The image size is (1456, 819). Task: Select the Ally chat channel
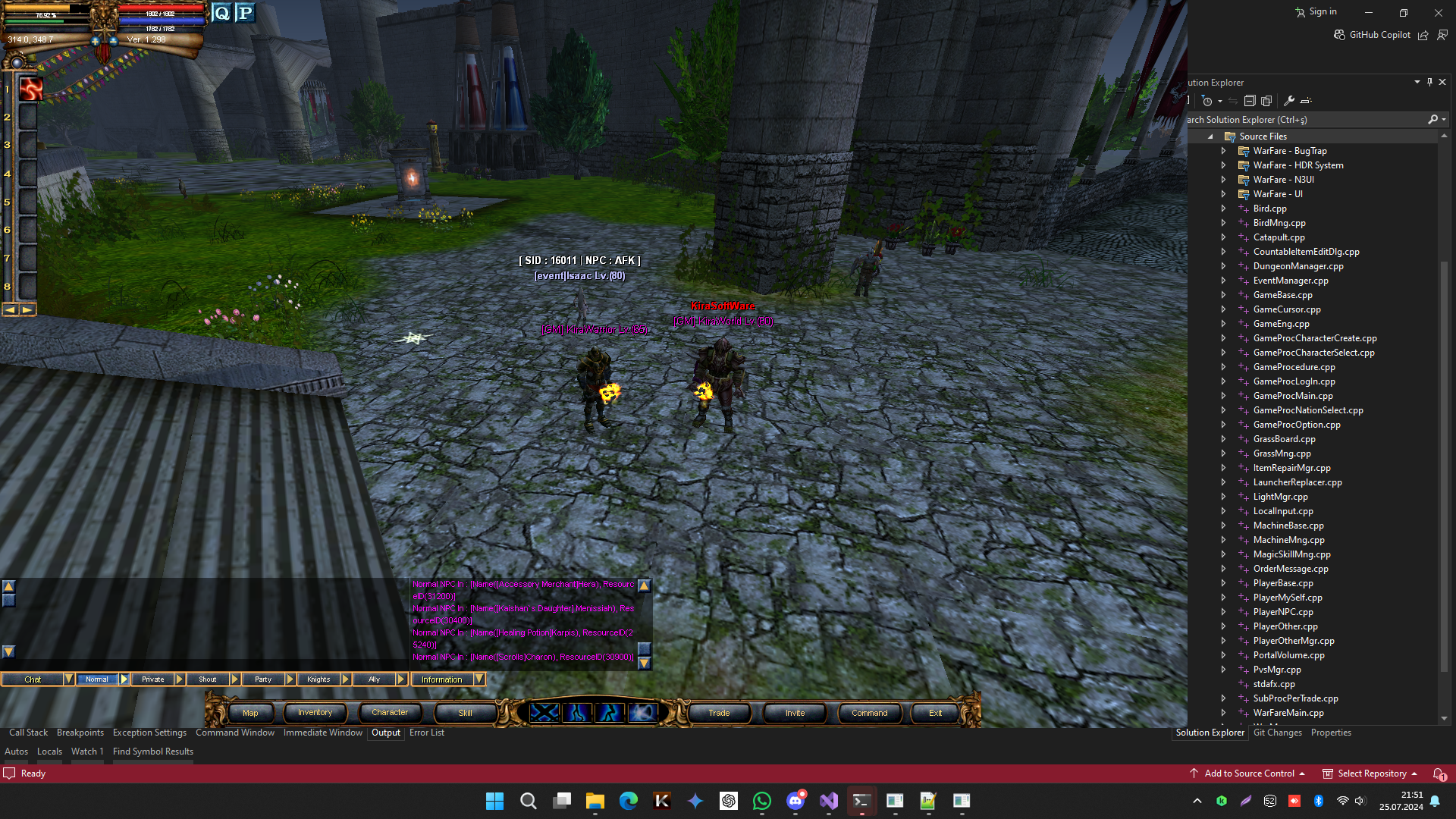coord(374,679)
